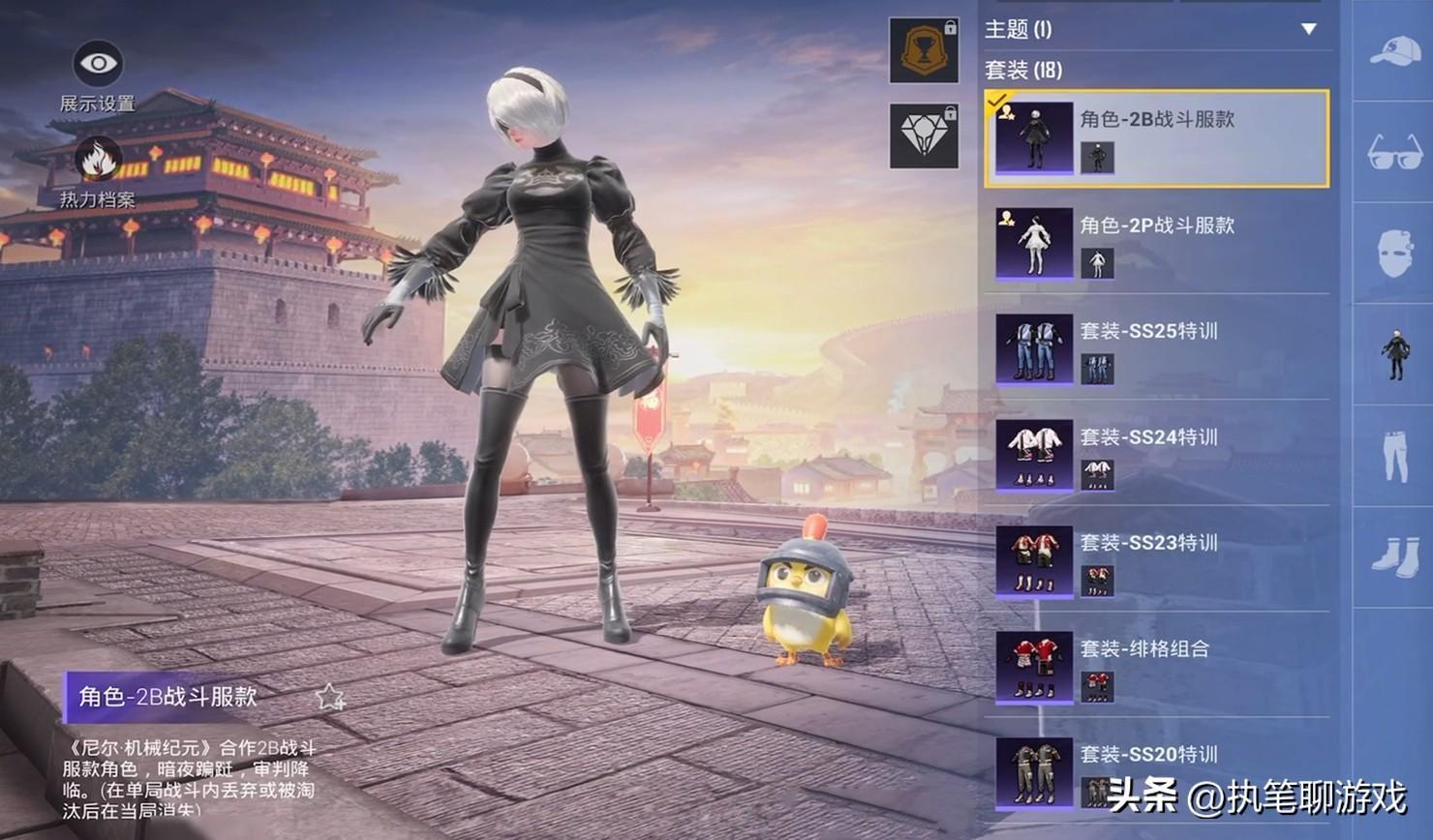The height and width of the screenshot is (840, 1433).
Task: Collapse the 主题 theme dropdown arrow
Action: [1309, 29]
